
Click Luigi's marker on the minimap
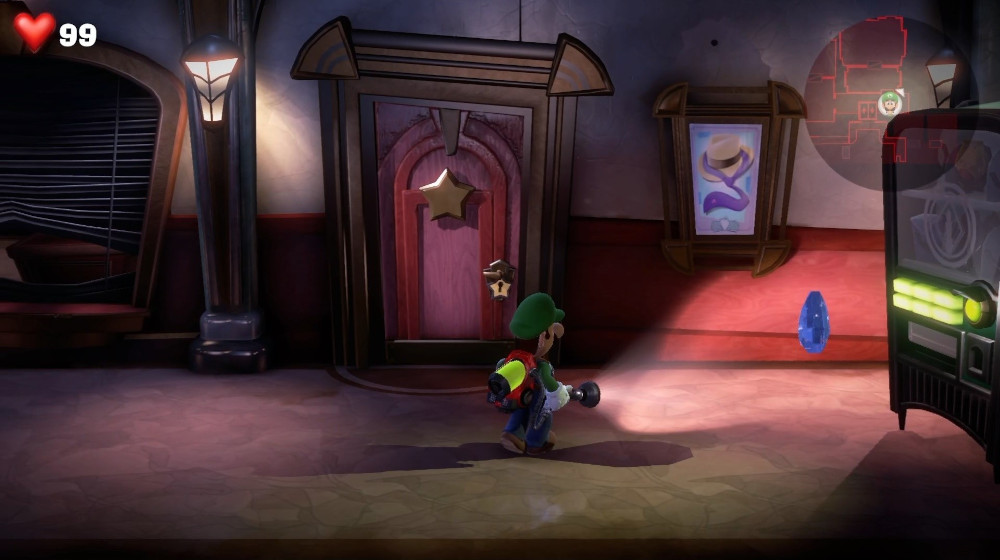pos(889,102)
